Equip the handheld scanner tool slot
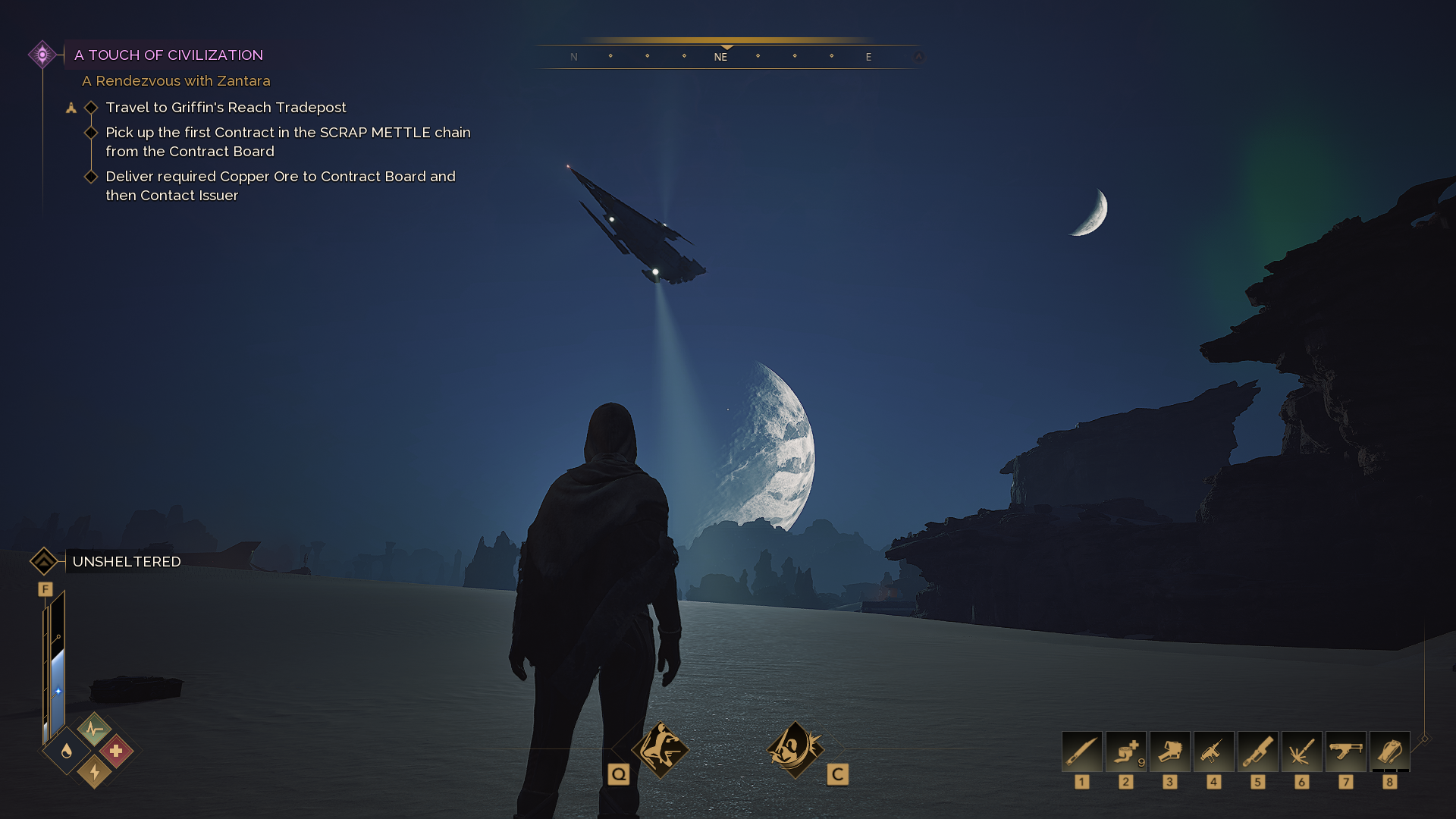This screenshot has height=819, width=1456. tap(1170, 752)
